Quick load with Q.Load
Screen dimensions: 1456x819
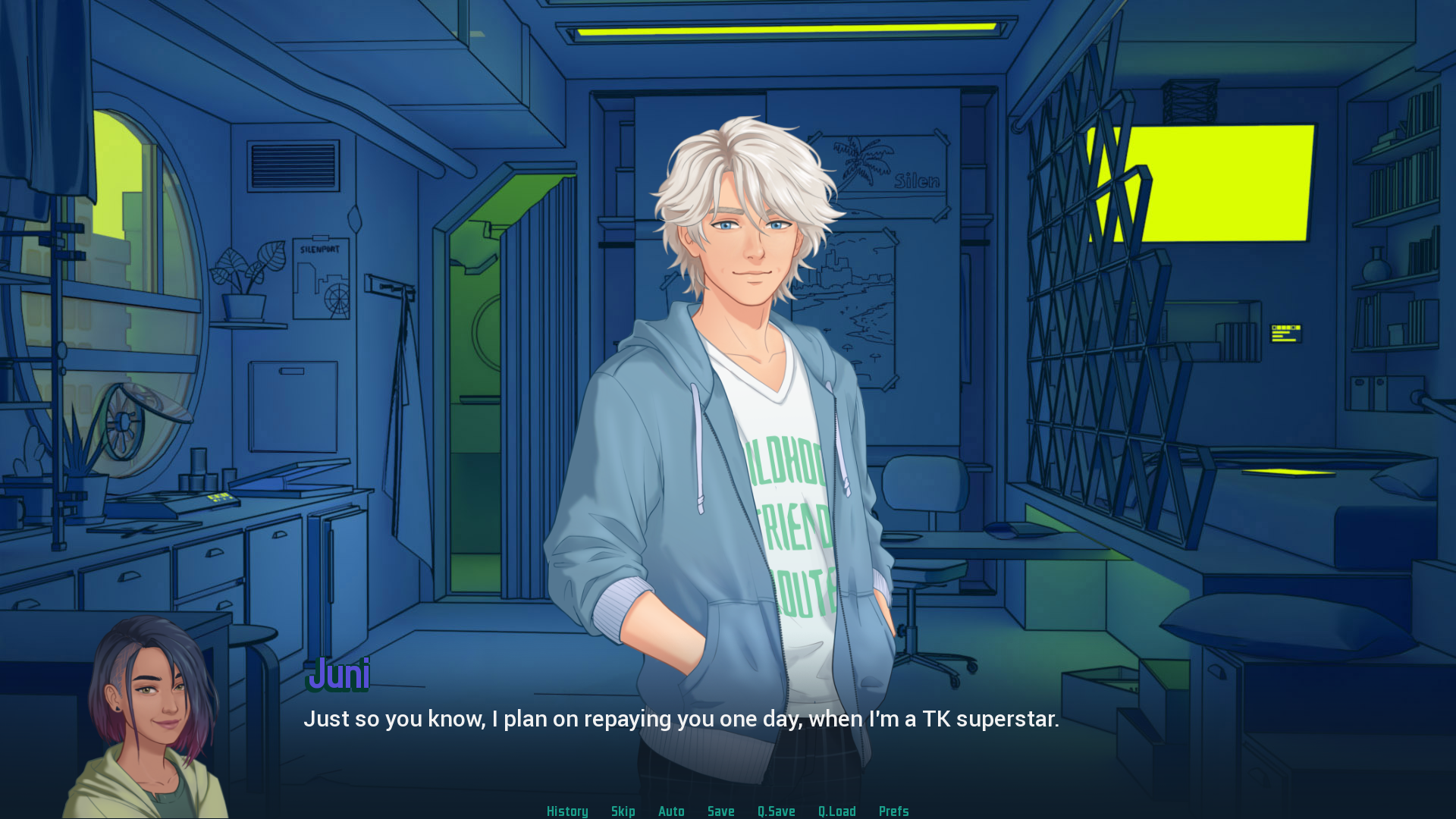[x=836, y=811]
